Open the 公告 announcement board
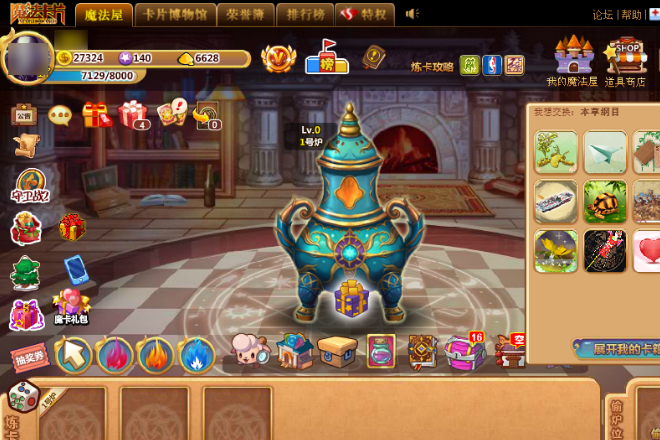This screenshot has width=660, height=440. point(24,115)
